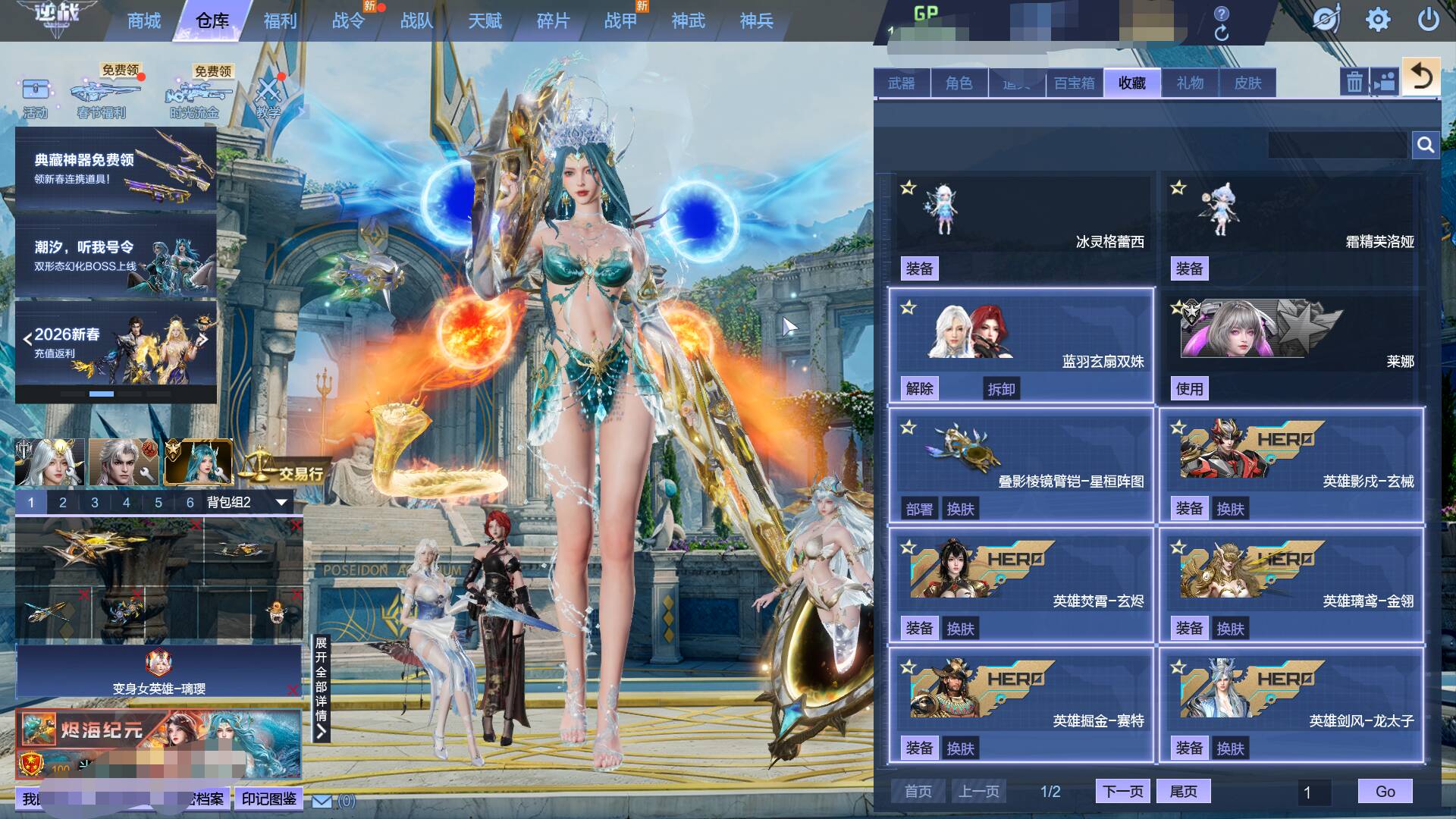The width and height of the screenshot is (1456, 819).
Task: Open the 天赋 talent menu
Action: pyautogui.click(x=485, y=21)
